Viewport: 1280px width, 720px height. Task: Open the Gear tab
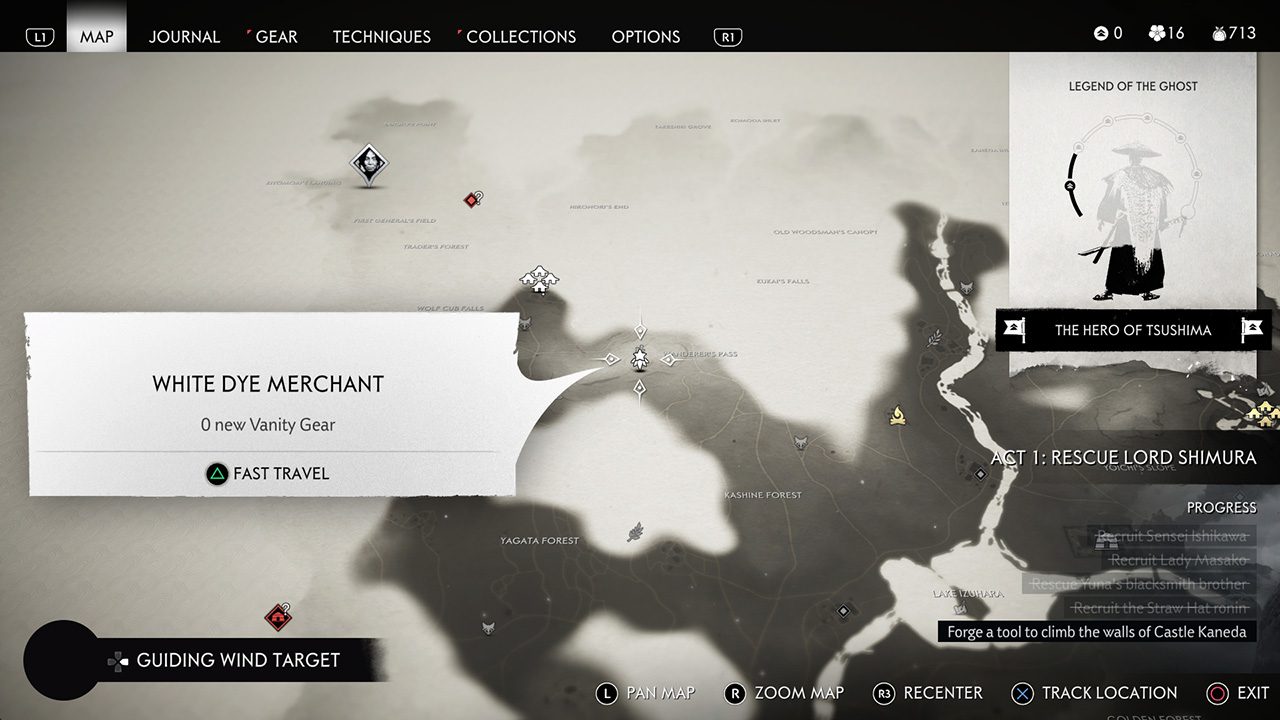point(276,37)
